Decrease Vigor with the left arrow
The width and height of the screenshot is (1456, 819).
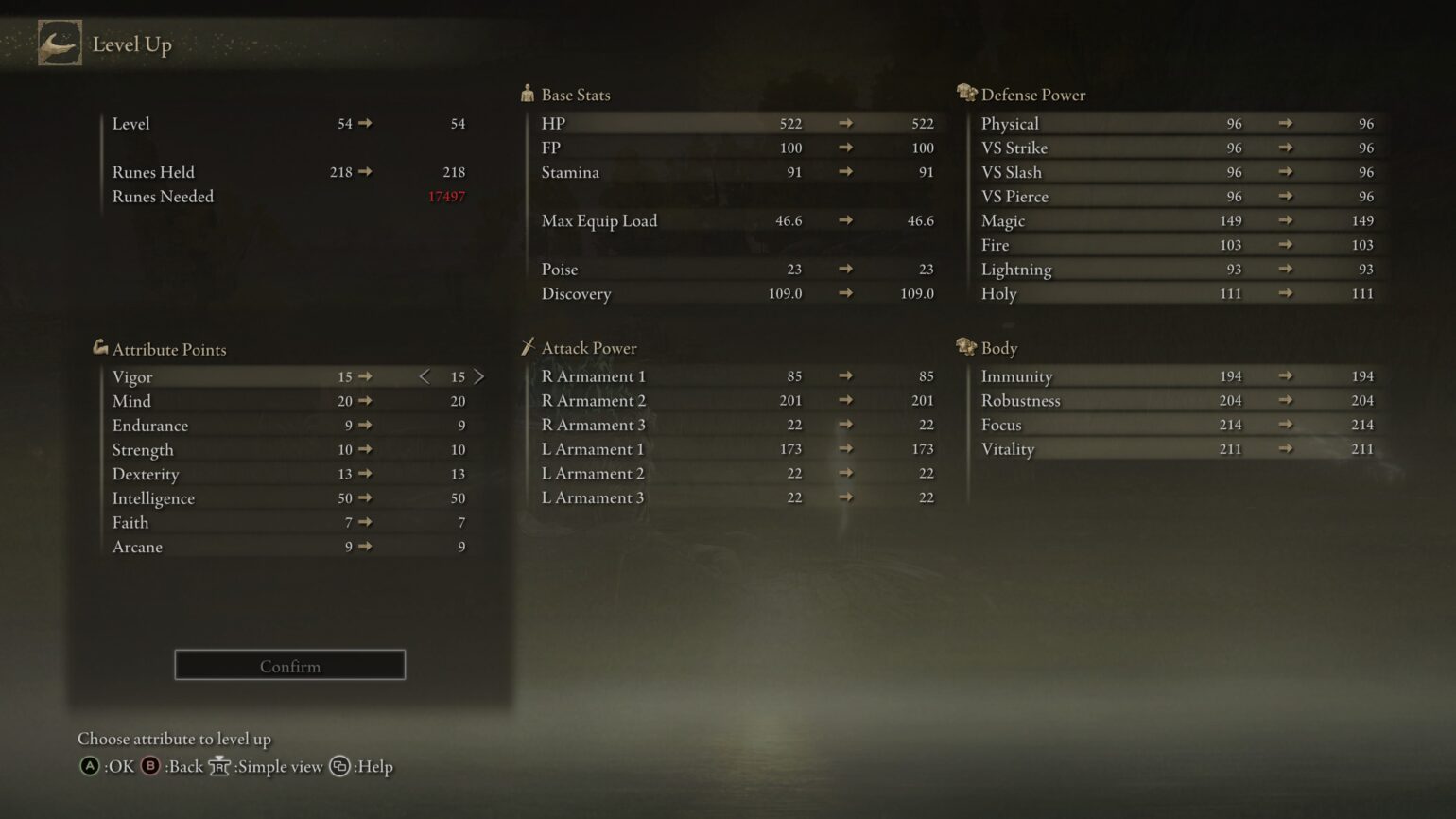pos(425,376)
